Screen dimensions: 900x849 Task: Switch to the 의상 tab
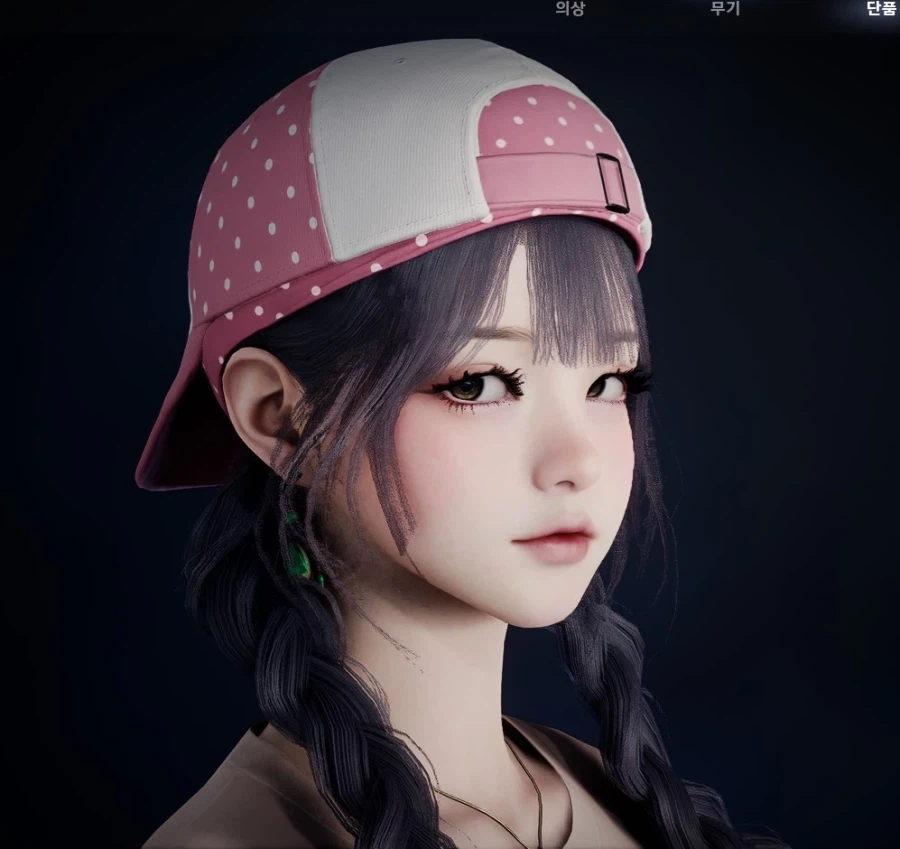coord(570,9)
